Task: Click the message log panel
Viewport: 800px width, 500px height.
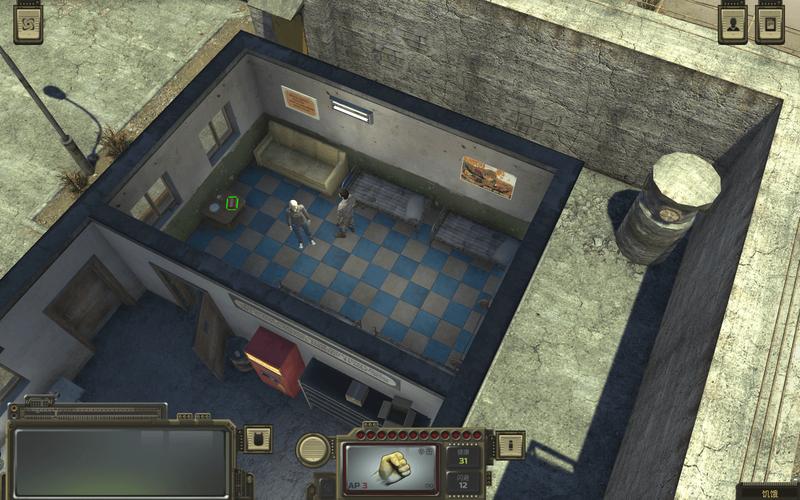Action: point(122,461)
